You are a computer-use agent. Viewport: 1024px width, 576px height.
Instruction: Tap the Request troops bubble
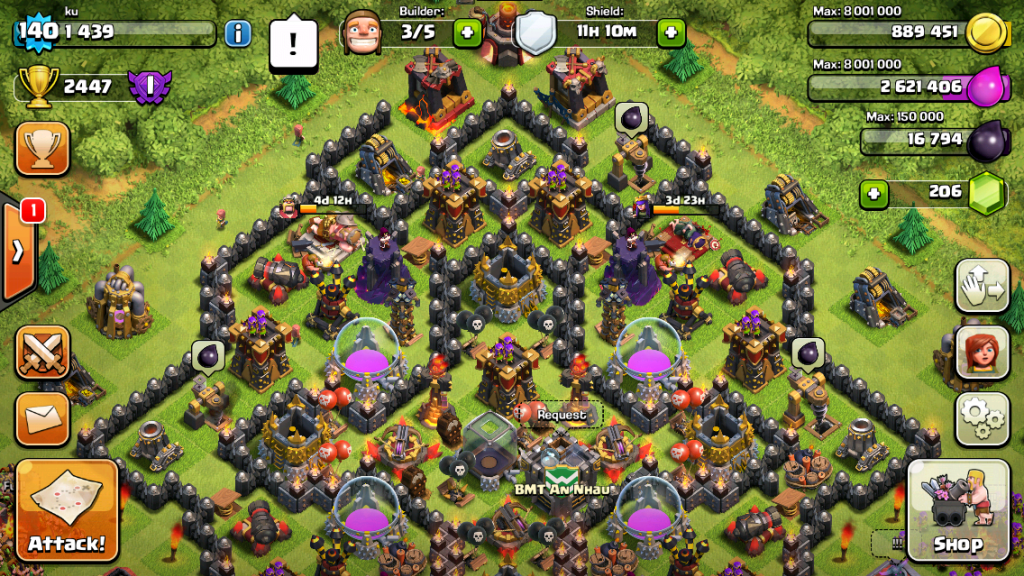[x=560, y=414]
